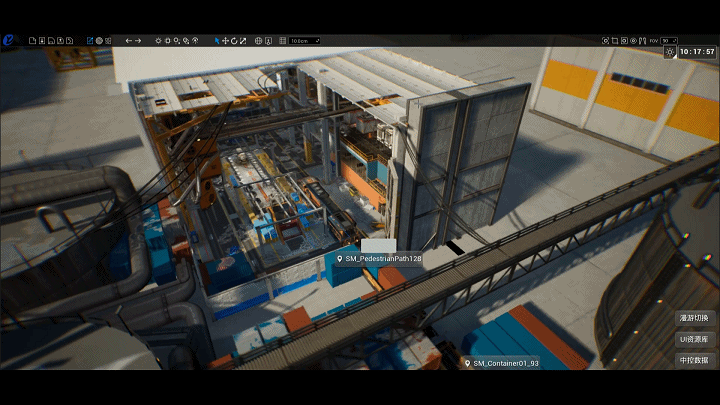Choose the circular rotate tool
Viewport: 720px width, 405px height.
coord(234,41)
